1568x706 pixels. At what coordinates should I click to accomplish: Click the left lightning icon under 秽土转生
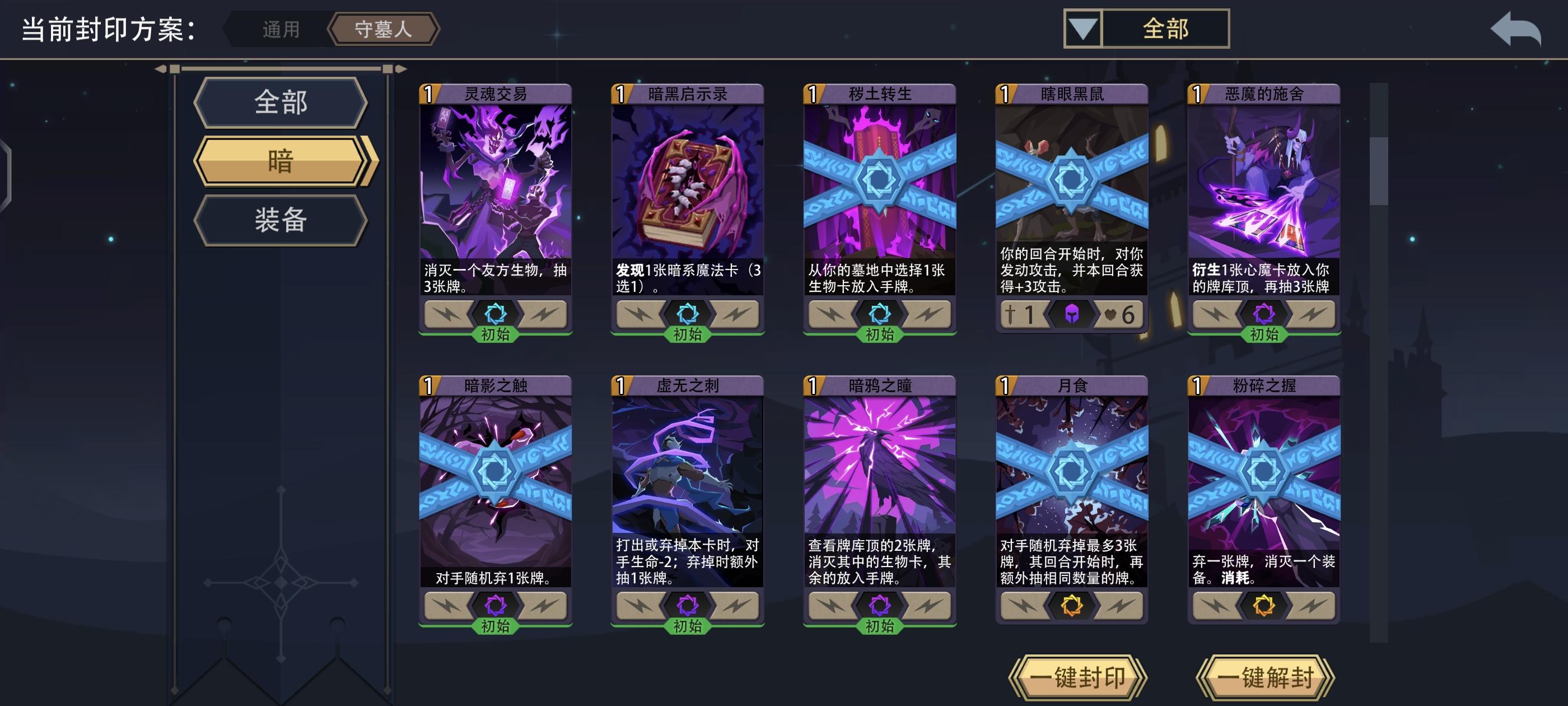831,314
